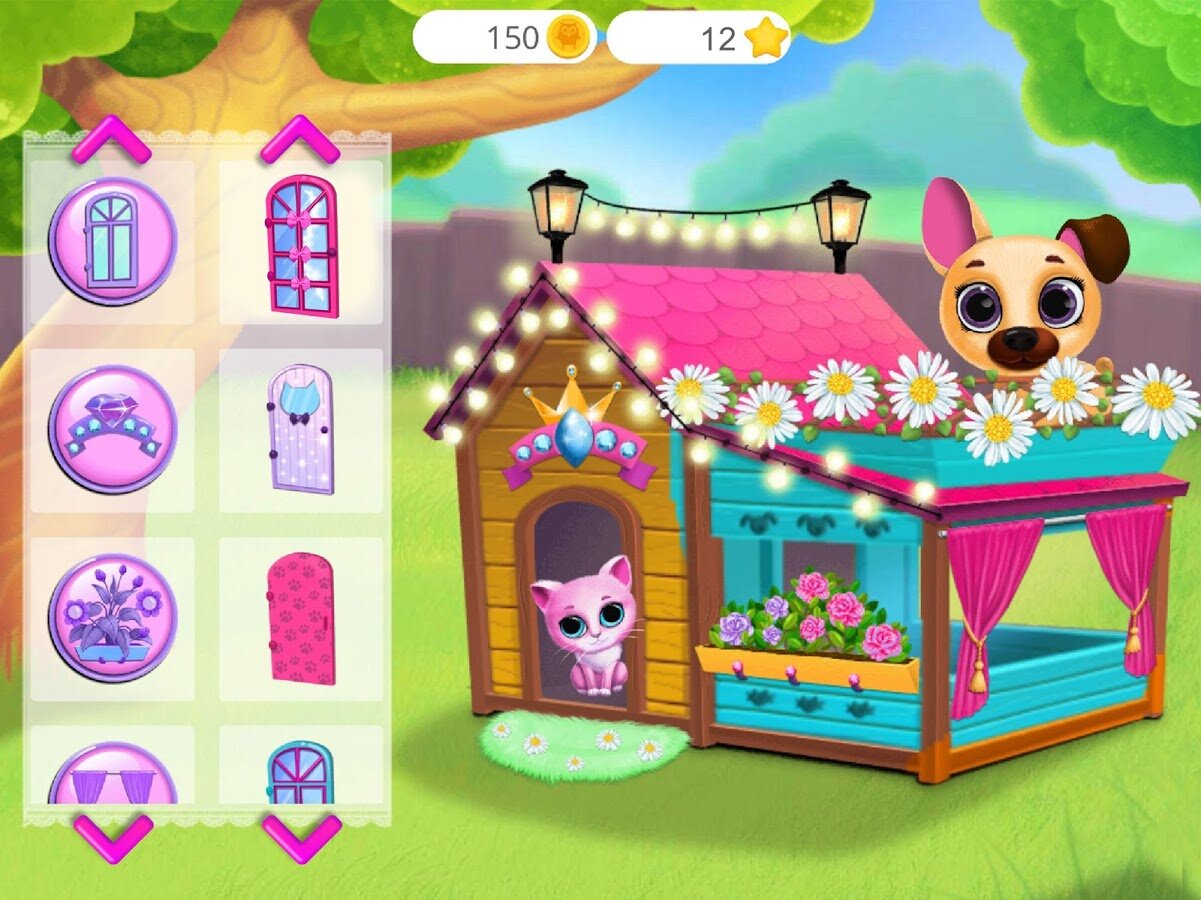Viewport: 1201px width, 900px height.
Task: Switch to the purple curtains category
Action: 113,775
